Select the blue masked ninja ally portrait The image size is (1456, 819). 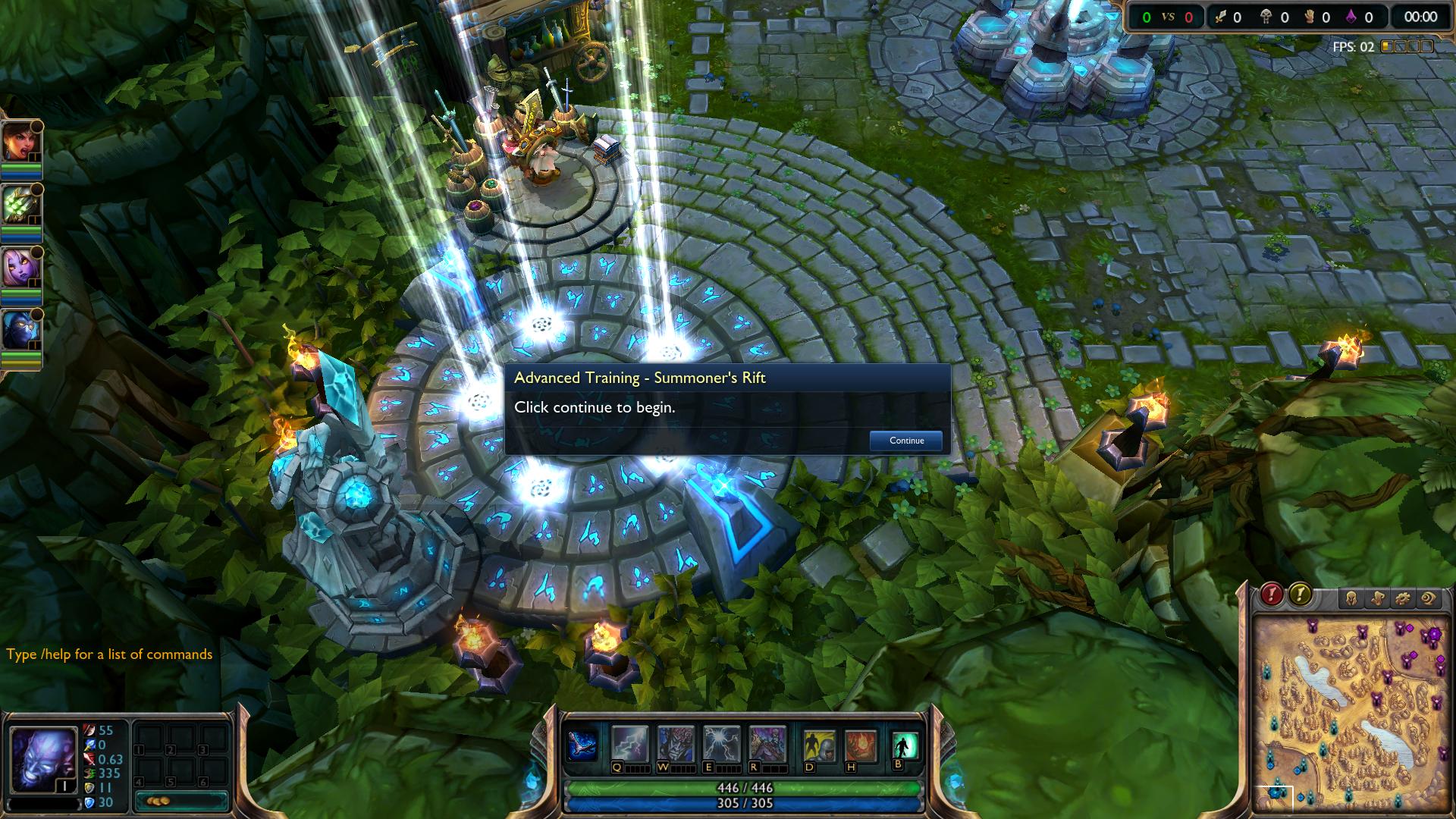coord(20,331)
